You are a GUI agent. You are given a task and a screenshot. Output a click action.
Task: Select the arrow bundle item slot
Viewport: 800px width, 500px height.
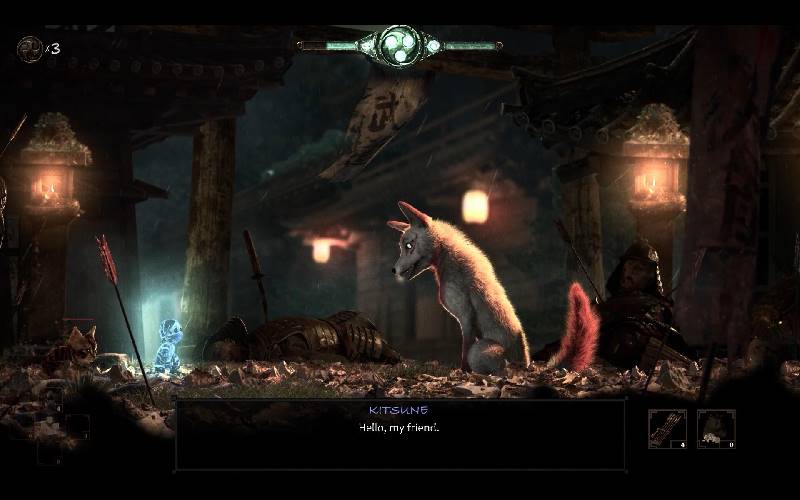click(x=667, y=428)
